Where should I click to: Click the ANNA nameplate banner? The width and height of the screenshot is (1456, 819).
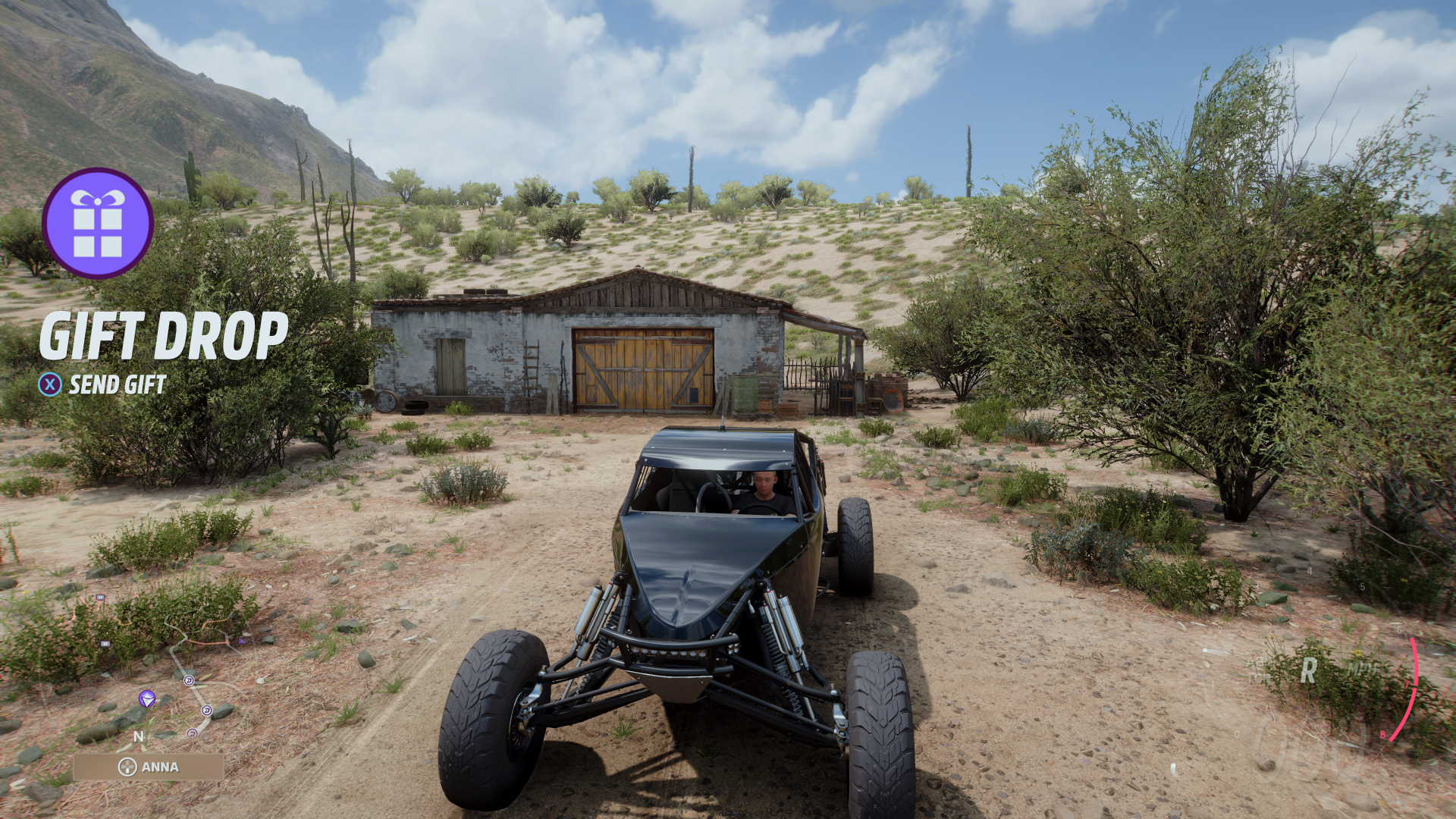149,767
